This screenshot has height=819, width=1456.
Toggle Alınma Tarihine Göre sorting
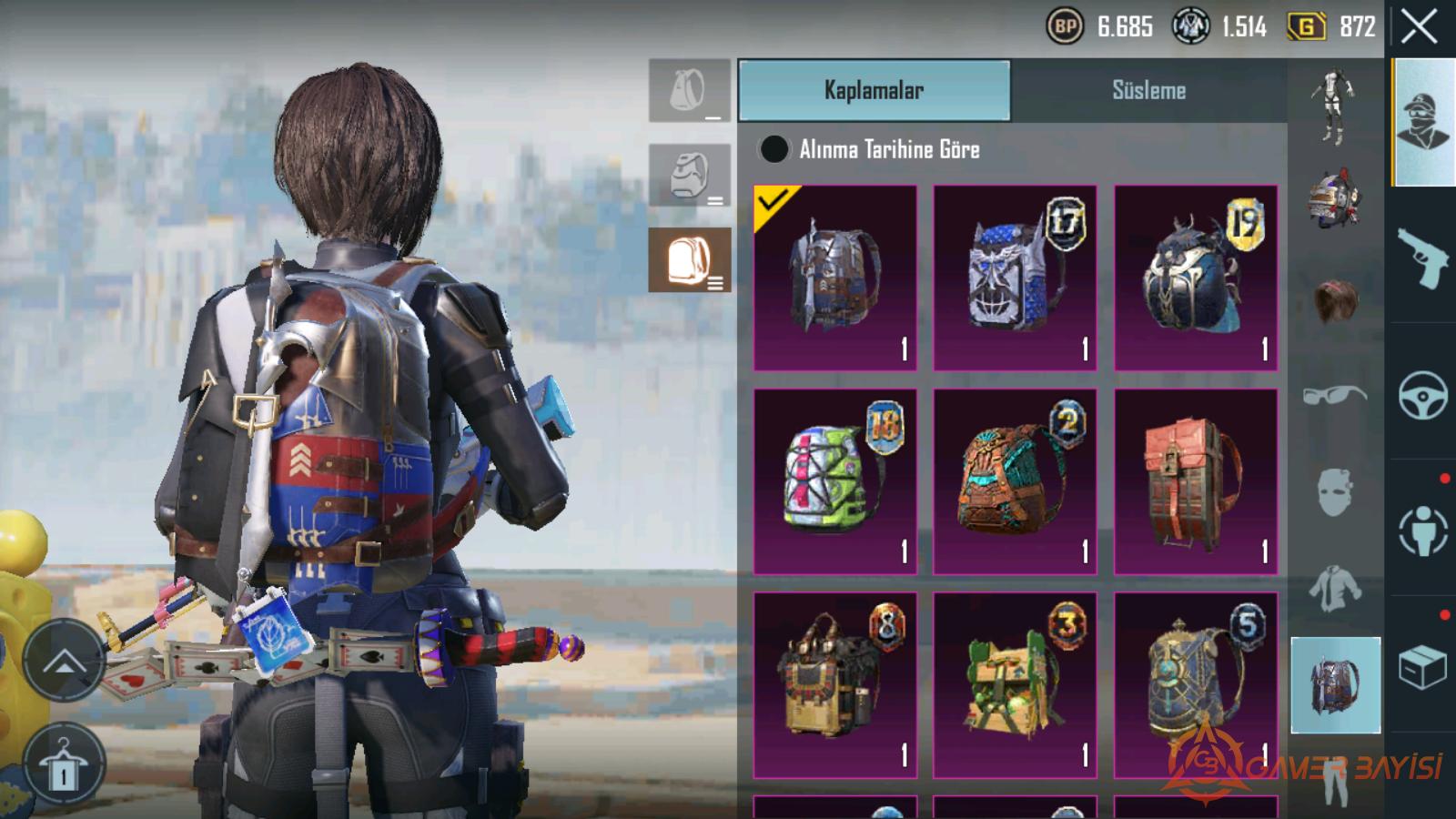pyautogui.click(x=774, y=149)
